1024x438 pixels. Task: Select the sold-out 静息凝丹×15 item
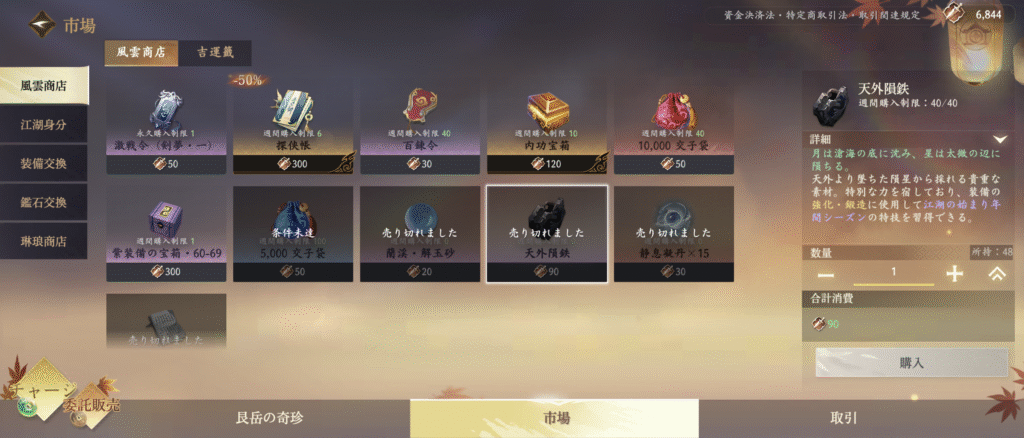tap(674, 236)
